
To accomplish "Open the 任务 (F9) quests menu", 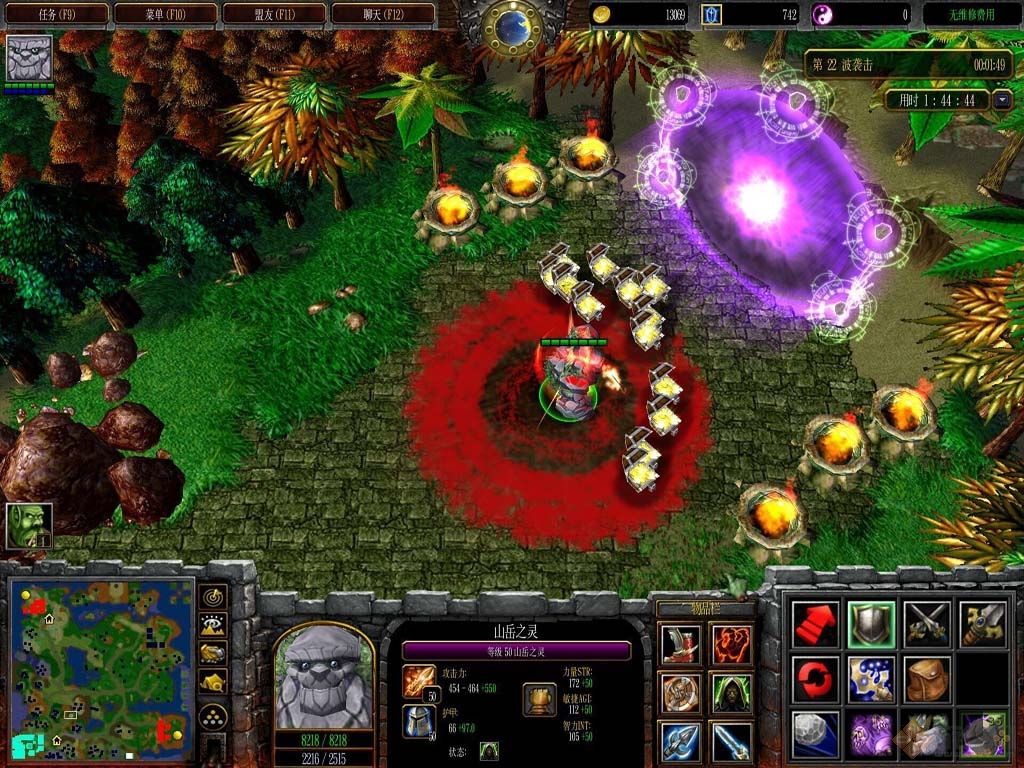I will [x=55, y=14].
